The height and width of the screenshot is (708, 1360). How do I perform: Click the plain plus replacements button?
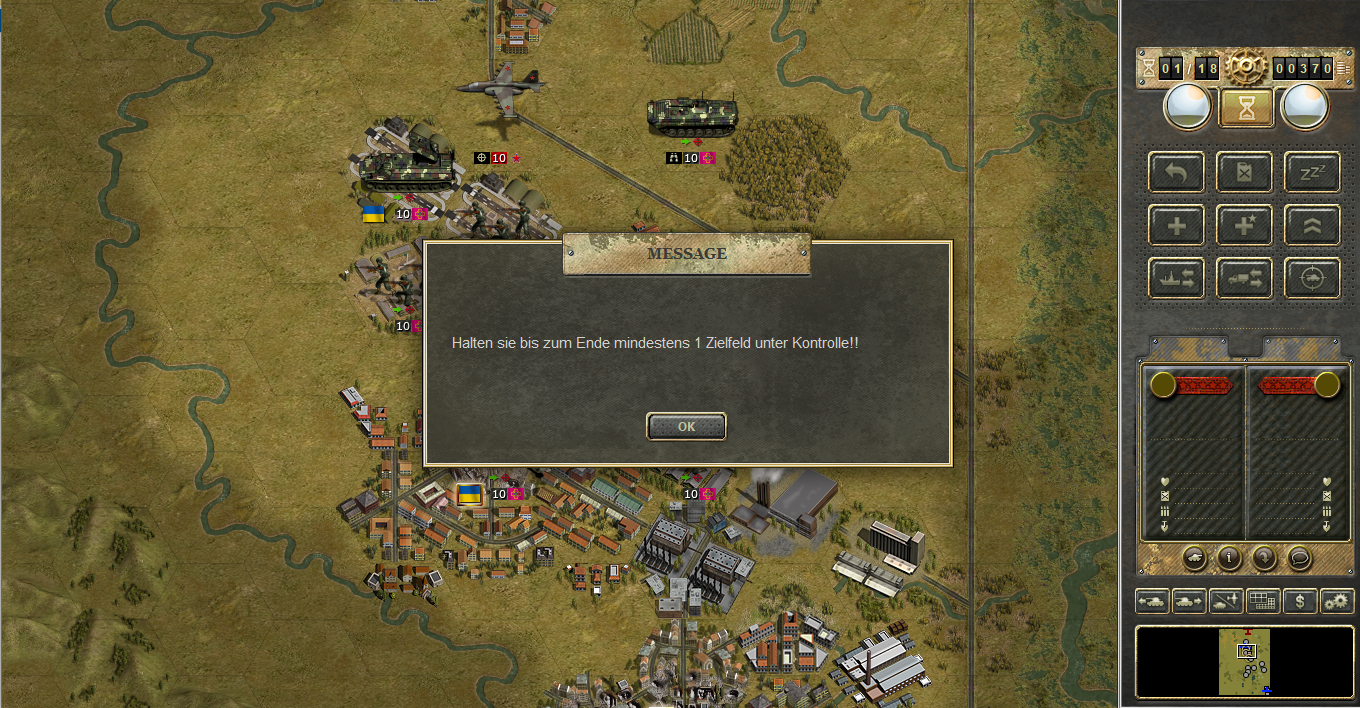click(x=1177, y=226)
